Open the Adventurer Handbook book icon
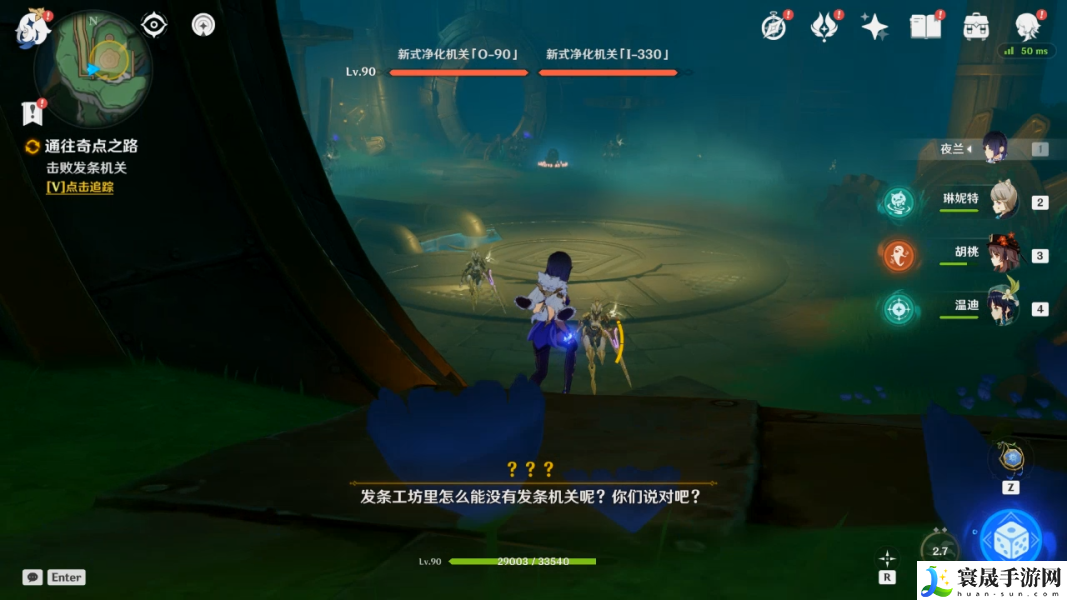1067x600 pixels. point(926,27)
